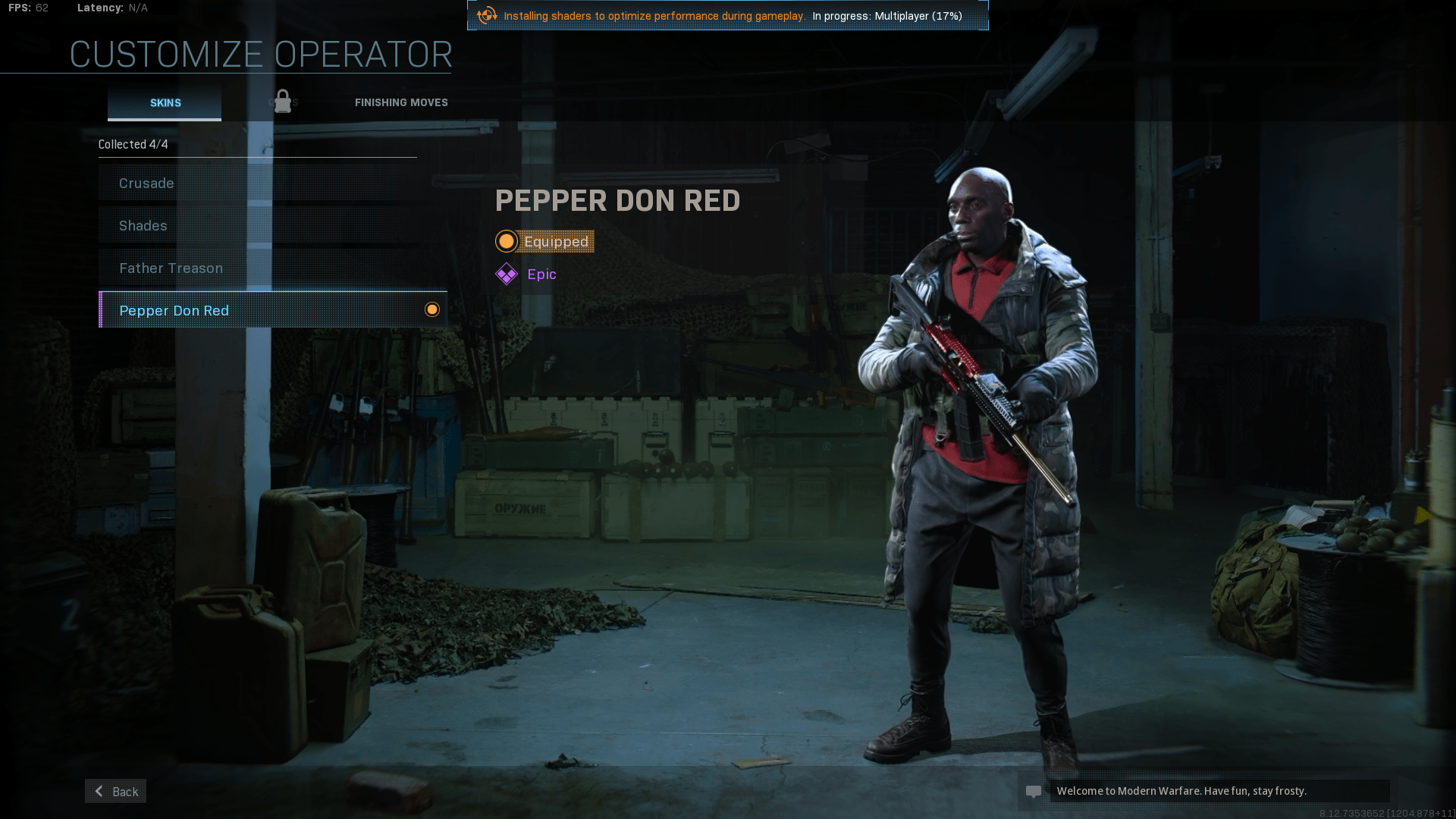This screenshot has width=1456, height=819.
Task: Click the lock icon on the locked tab
Action: [x=283, y=101]
